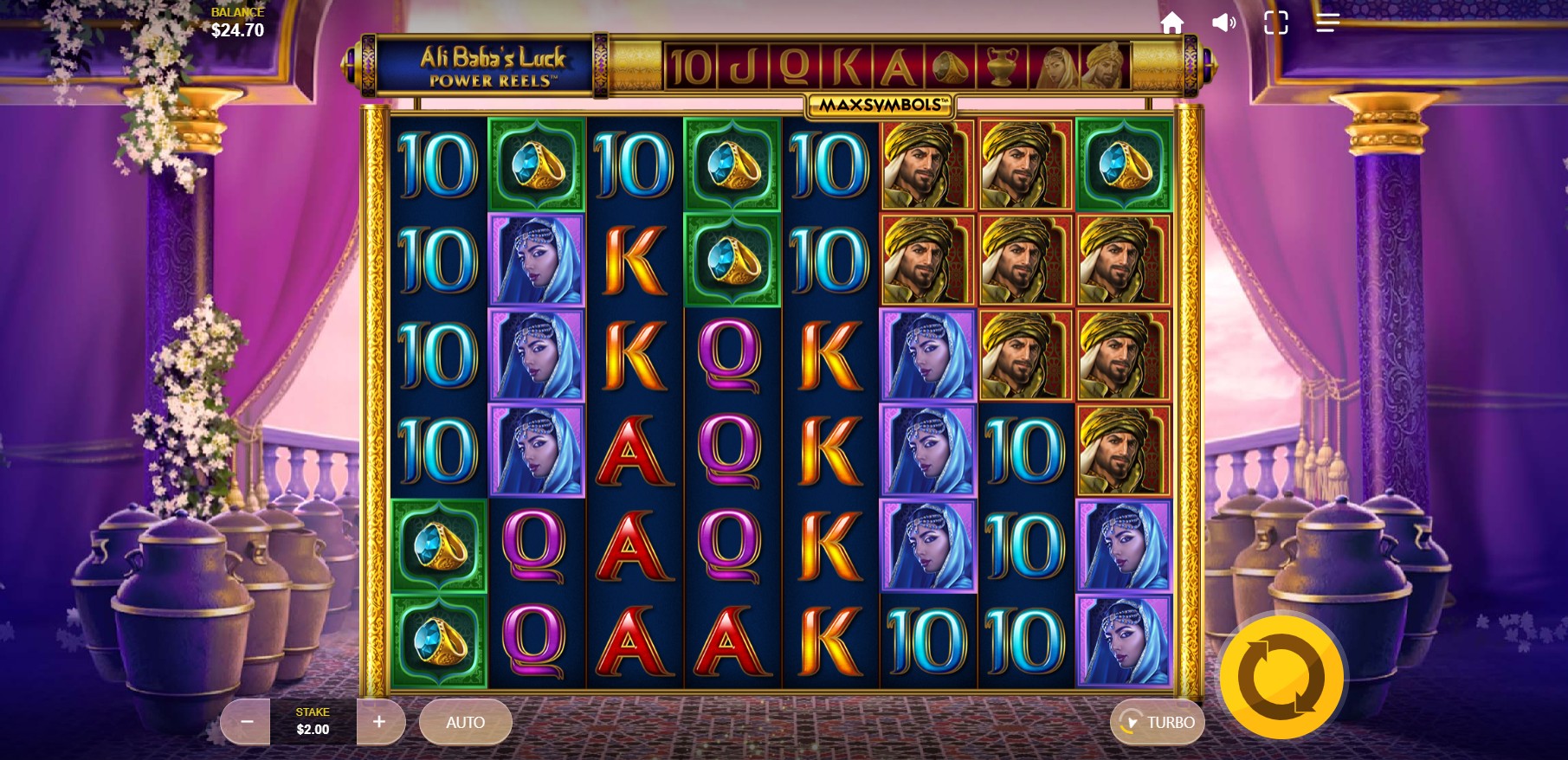Click the Home icon in top bar
The width and height of the screenshot is (1568, 760).
(1173, 23)
